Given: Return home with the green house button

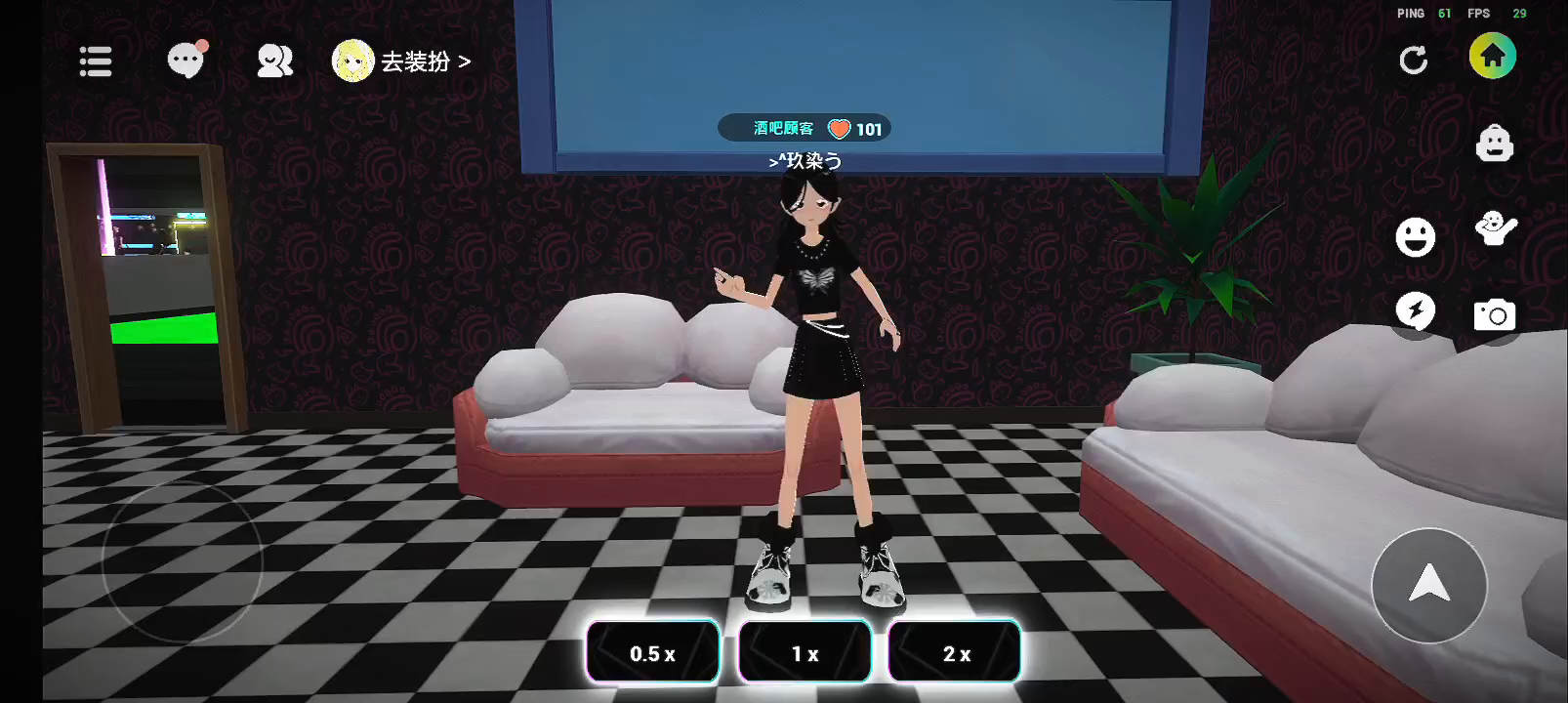Looking at the screenshot, I should pyautogui.click(x=1492, y=57).
